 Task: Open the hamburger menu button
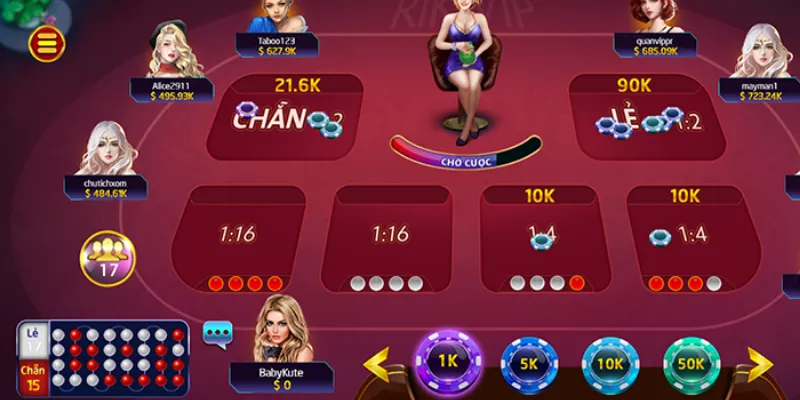pyautogui.click(x=47, y=42)
